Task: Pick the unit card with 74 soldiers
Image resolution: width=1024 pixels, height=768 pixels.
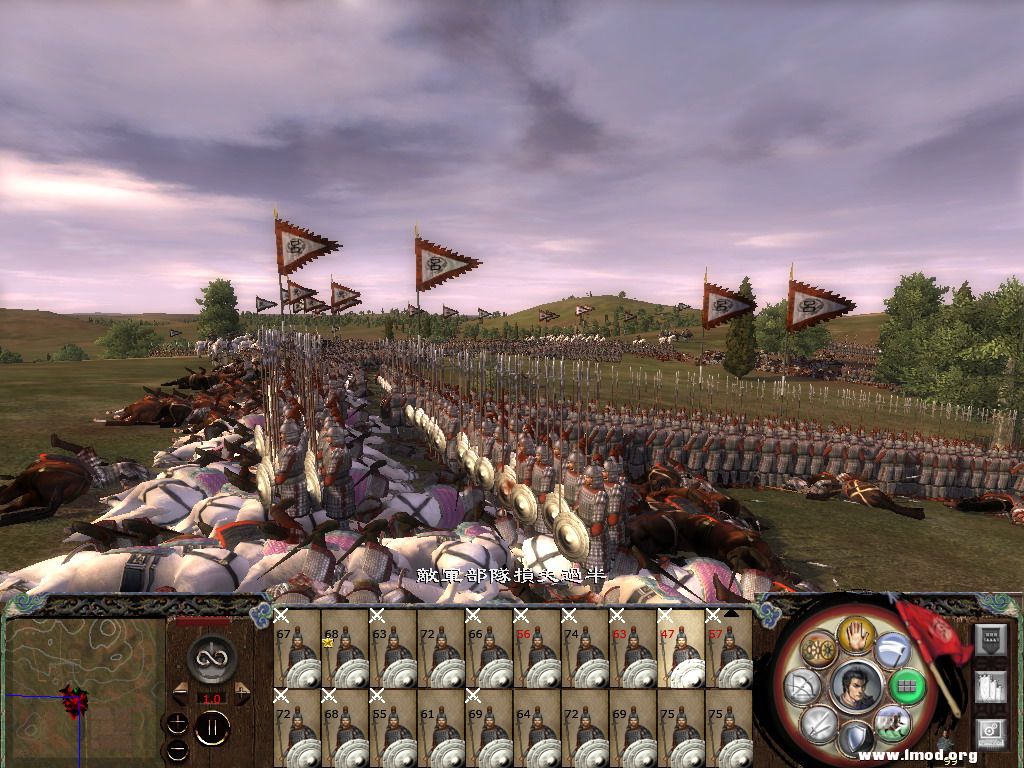Action: coord(584,648)
